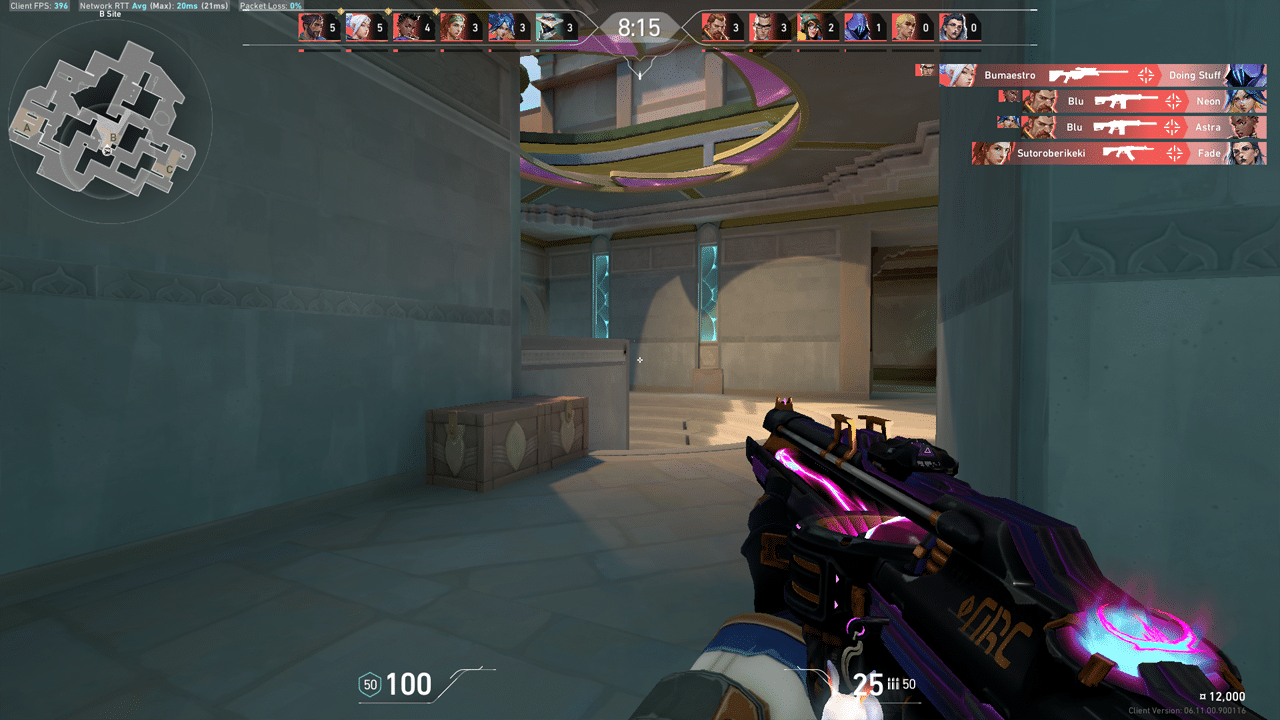Click the Astra agent icon in the killfeed
Screen dimensions: 1280x720
click(x=1245, y=127)
